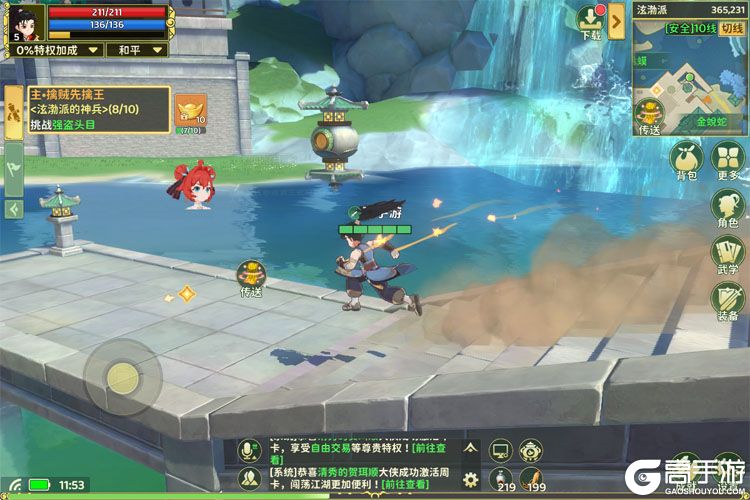750x500 pixels.
Task: Expand the 0%特权加成 privilege dropdown
Action: [x=54, y=49]
